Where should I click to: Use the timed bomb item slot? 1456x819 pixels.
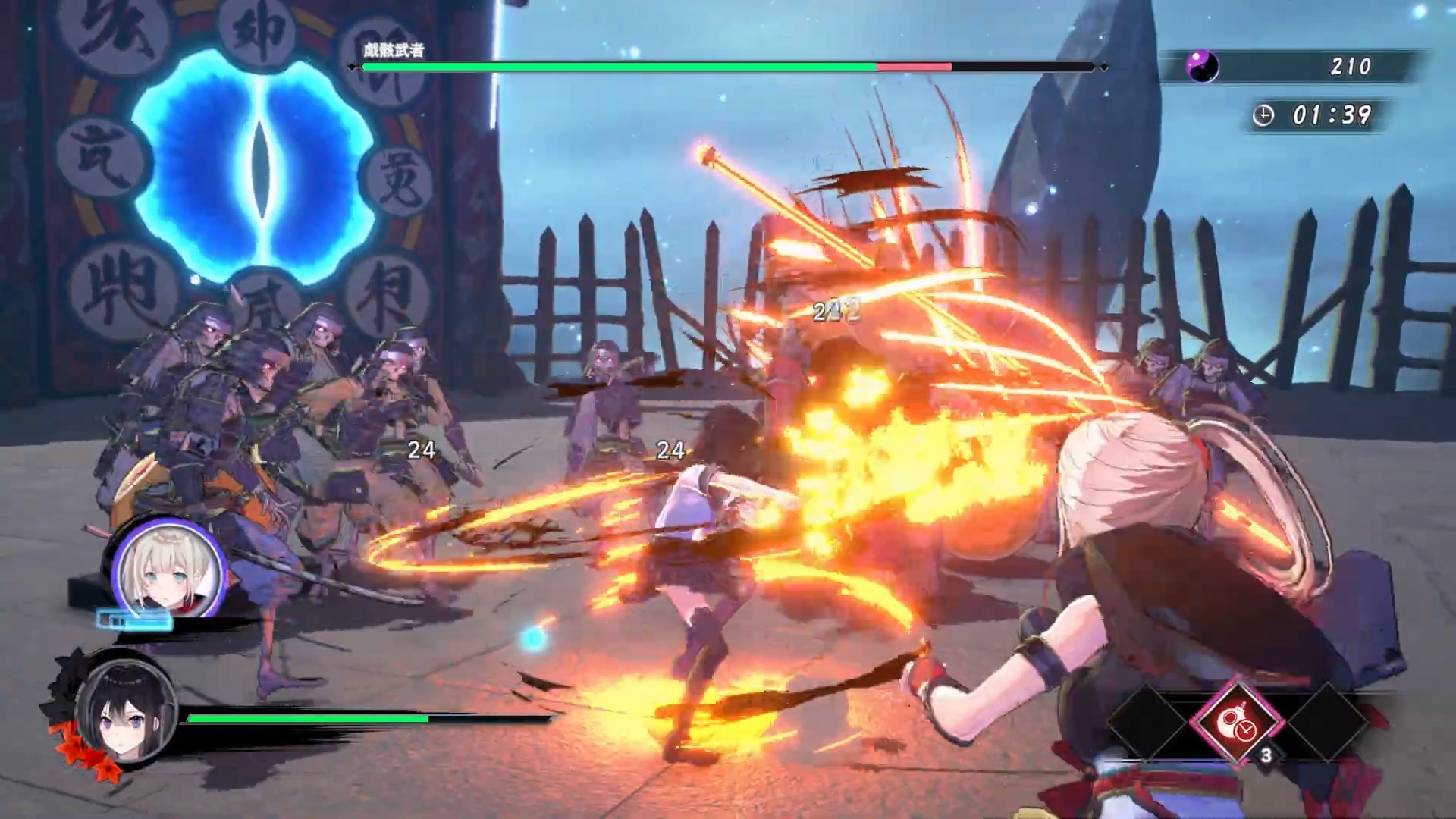(1237, 721)
